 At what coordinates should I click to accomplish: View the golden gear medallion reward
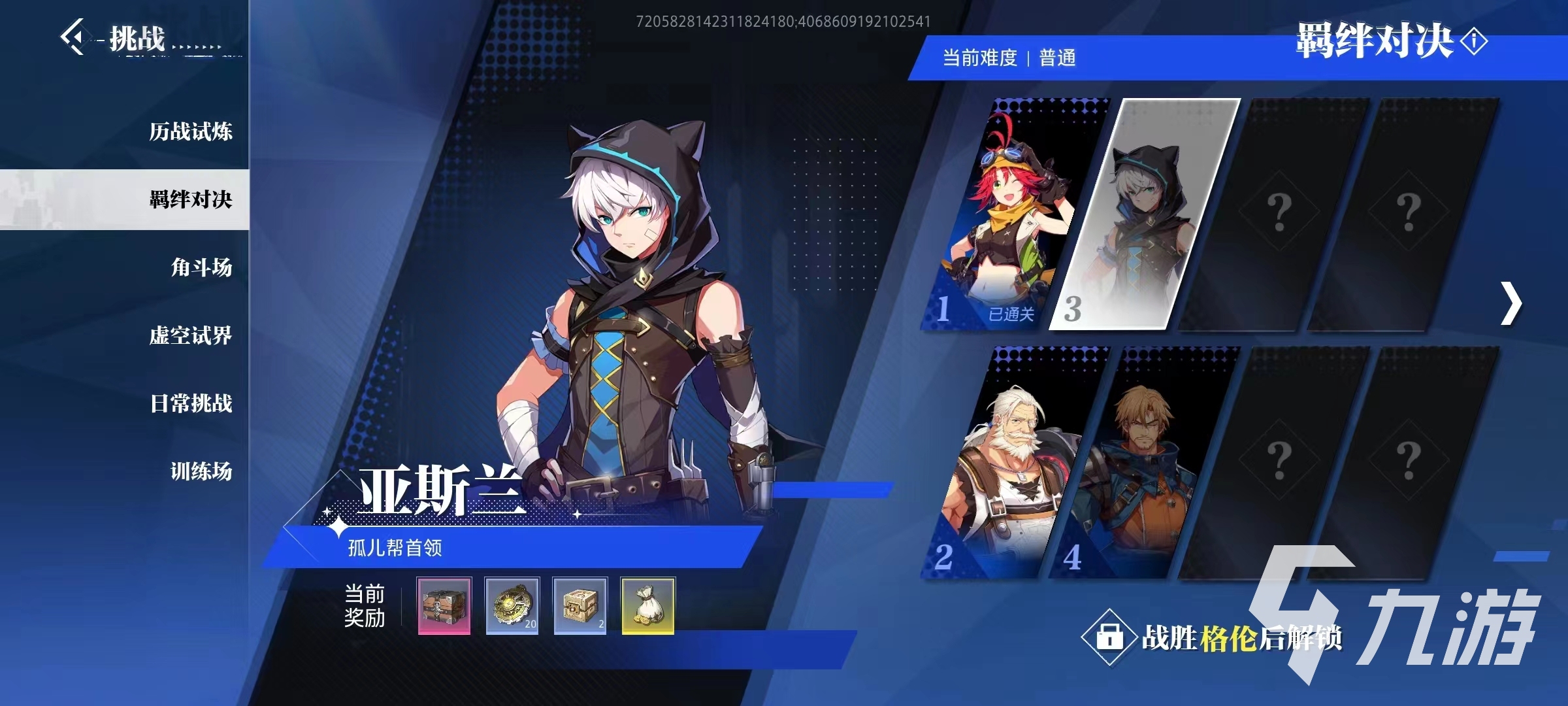[512, 605]
